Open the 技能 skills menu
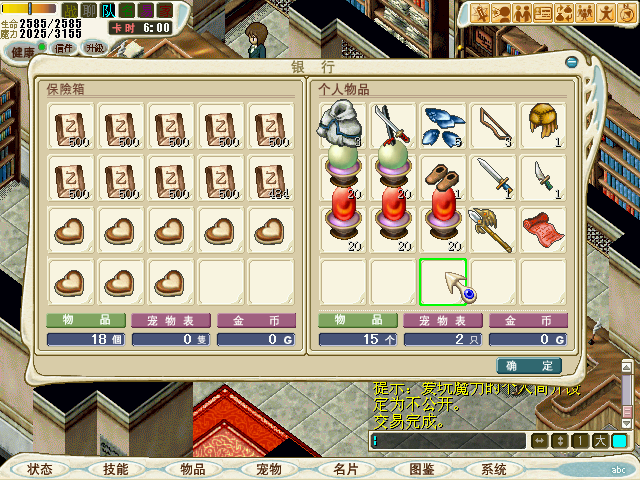 tap(116, 468)
